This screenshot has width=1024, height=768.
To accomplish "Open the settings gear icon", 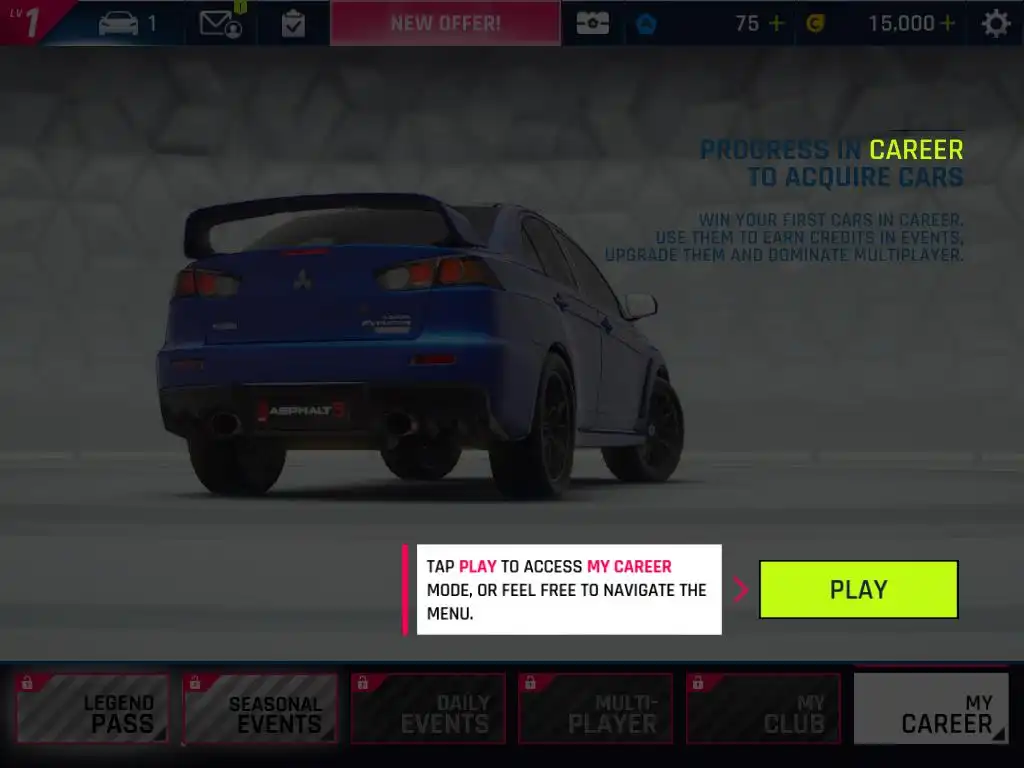I will click(995, 23).
